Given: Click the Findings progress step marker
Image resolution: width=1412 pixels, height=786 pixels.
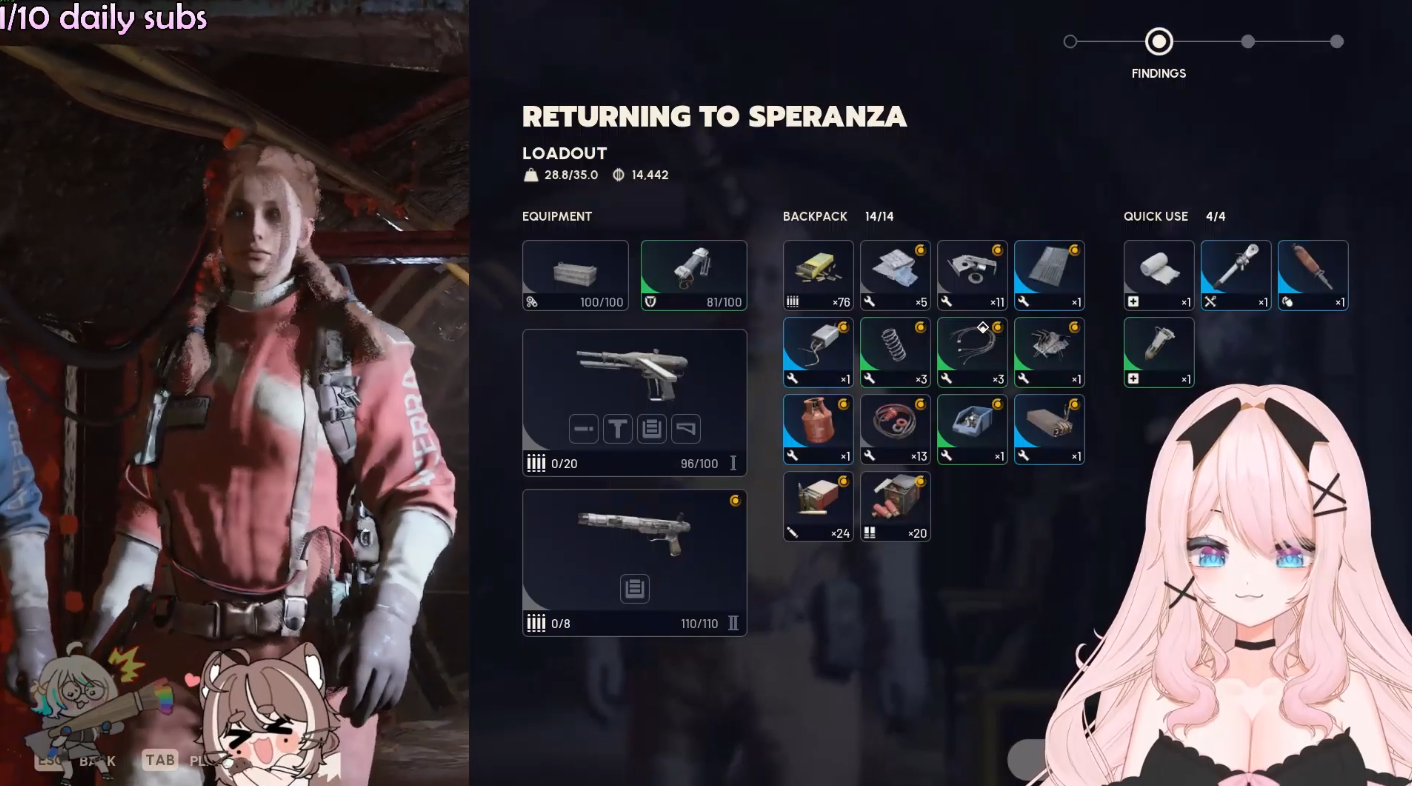Looking at the screenshot, I should tap(1159, 42).
